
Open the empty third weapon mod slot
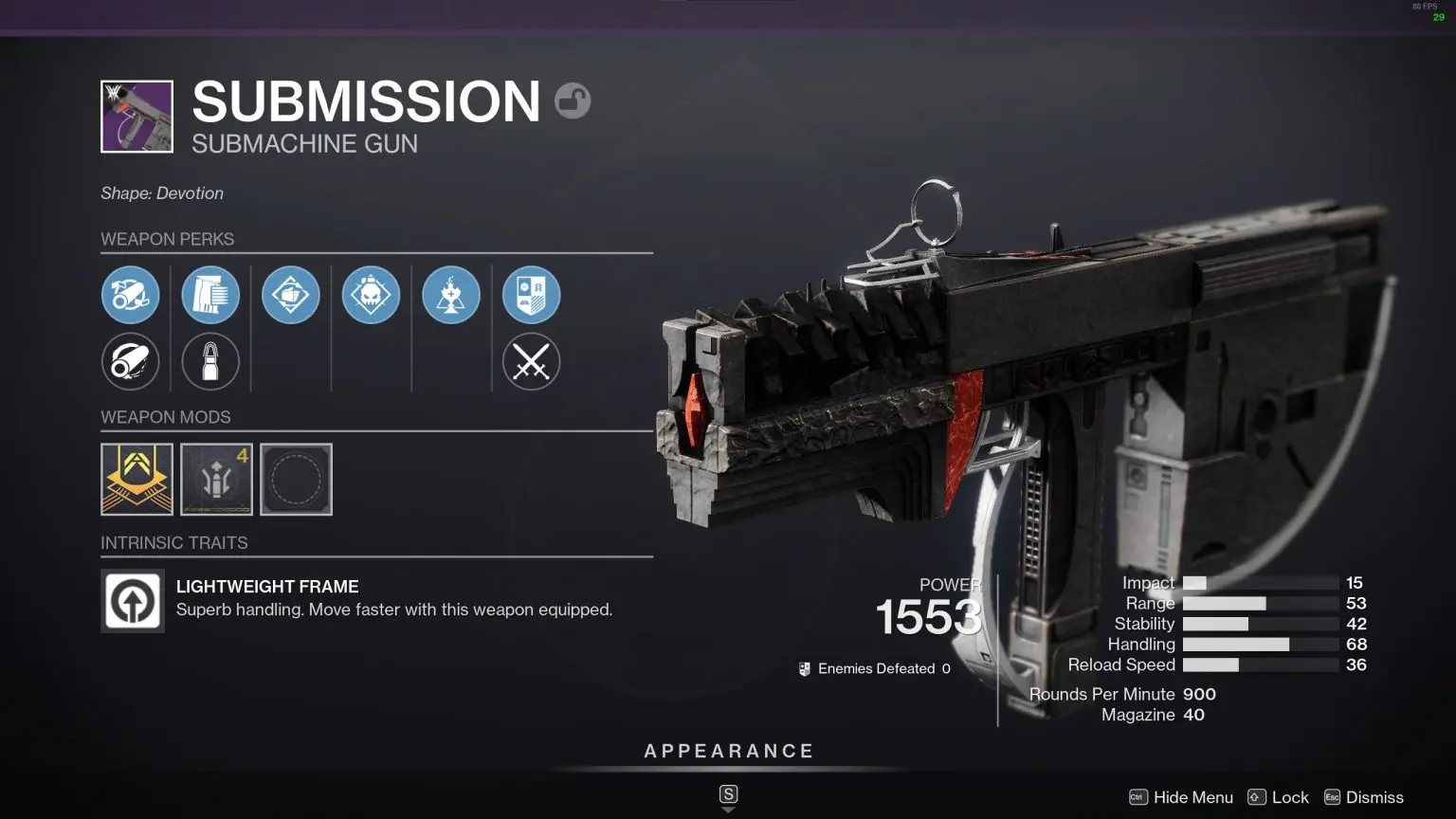296,479
